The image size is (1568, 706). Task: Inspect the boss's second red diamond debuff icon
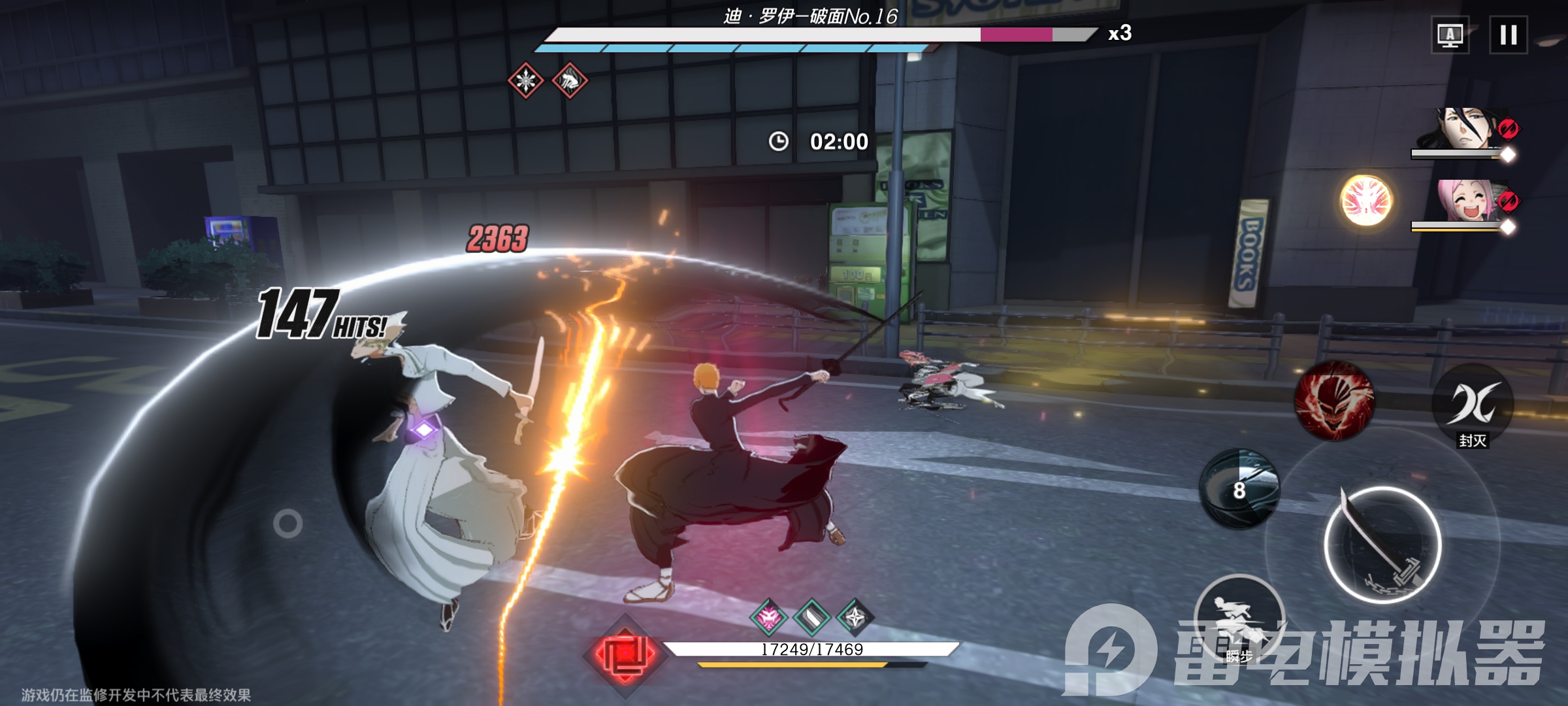tap(570, 81)
